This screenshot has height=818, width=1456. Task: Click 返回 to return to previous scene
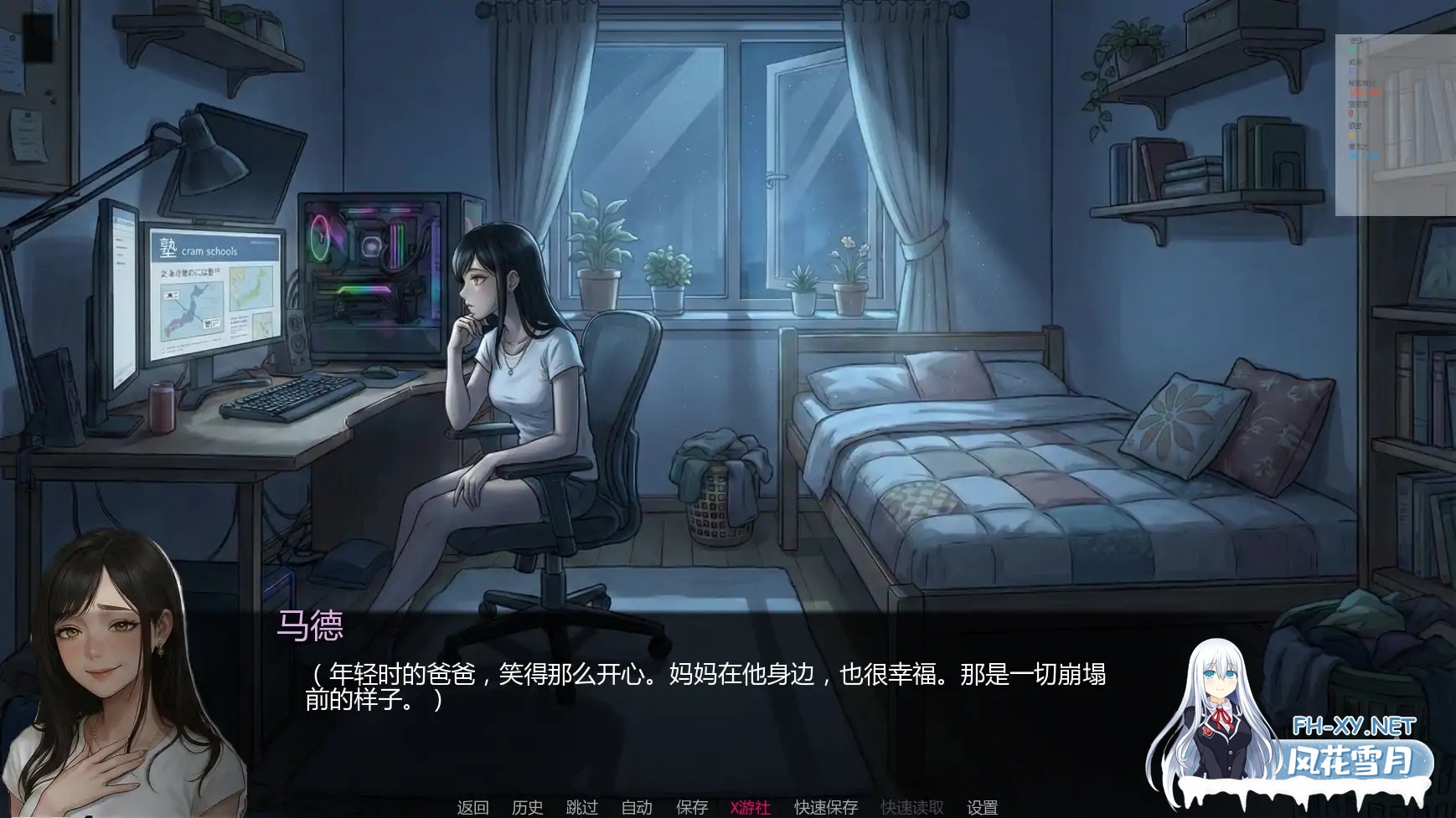tap(472, 808)
